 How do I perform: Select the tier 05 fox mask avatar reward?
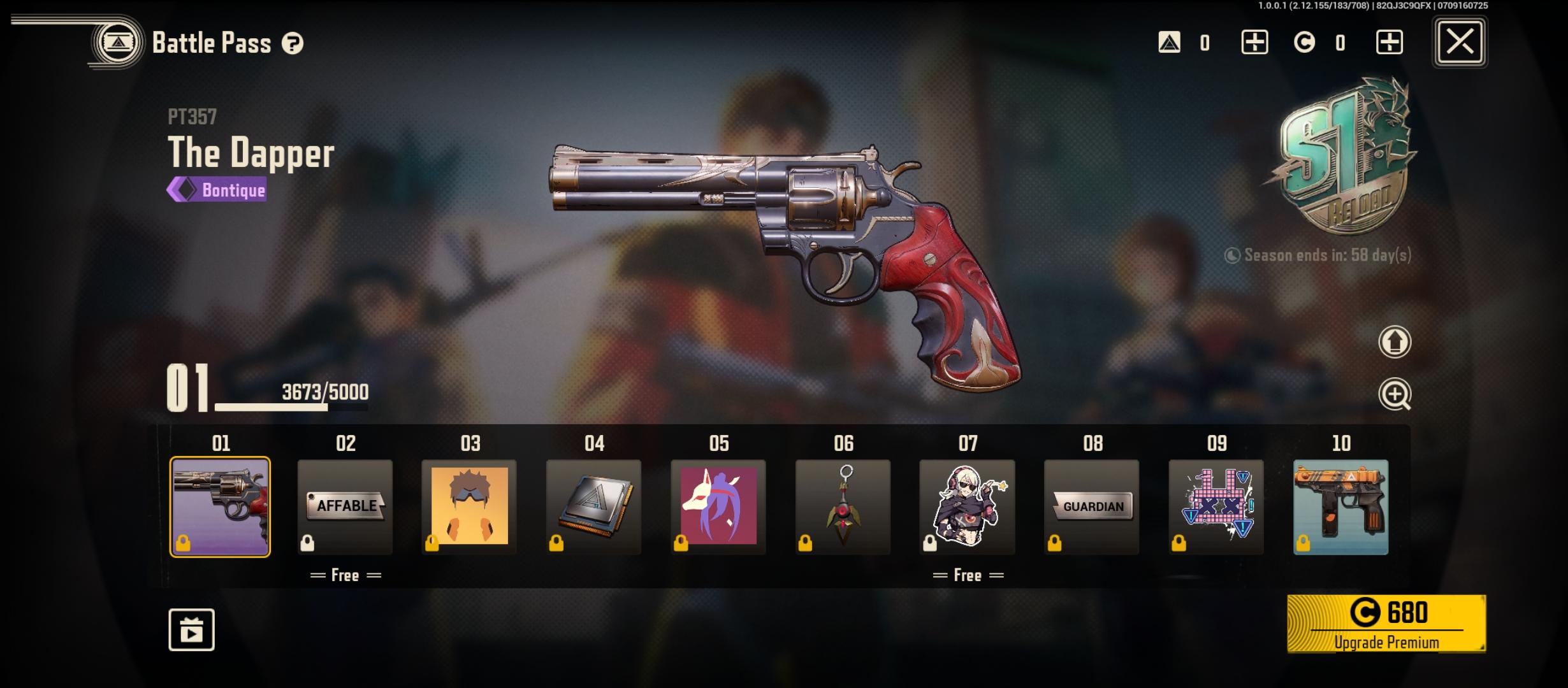click(x=718, y=506)
